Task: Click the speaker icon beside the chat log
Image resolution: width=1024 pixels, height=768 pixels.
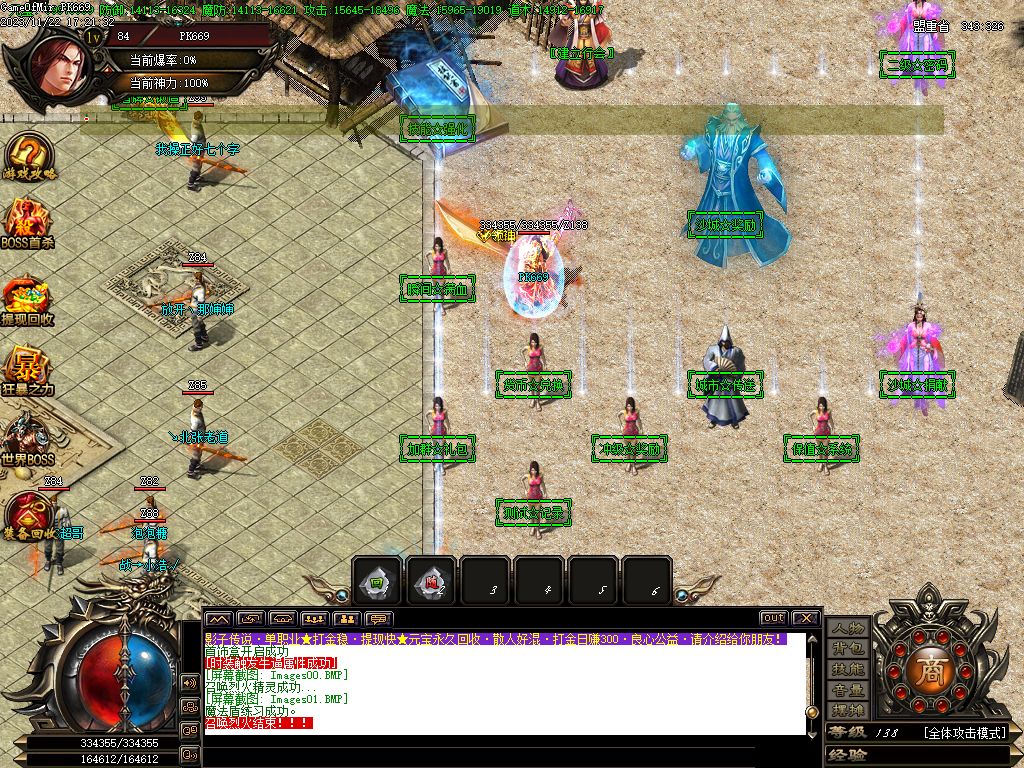Action: click(189, 682)
